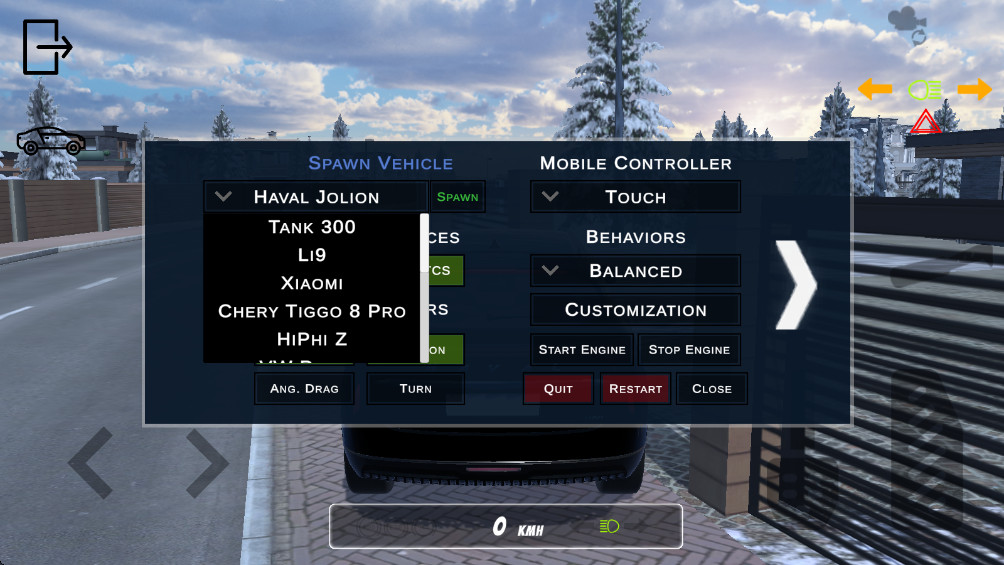
Task: Select Chery Tiggo 8 Pro vehicle
Action: click(x=312, y=311)
